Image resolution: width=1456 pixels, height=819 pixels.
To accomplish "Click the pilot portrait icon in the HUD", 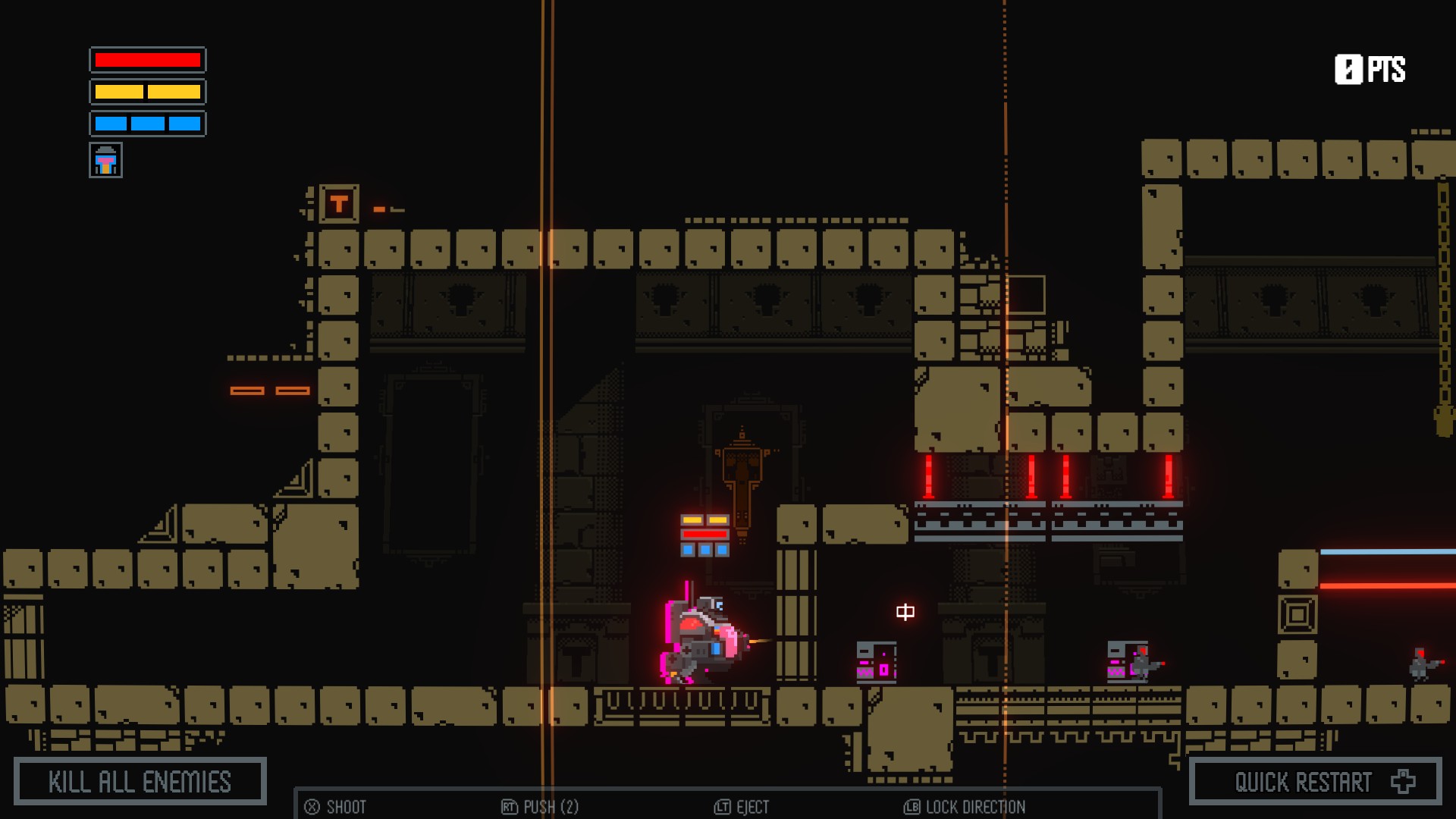I will coord(106,160).
